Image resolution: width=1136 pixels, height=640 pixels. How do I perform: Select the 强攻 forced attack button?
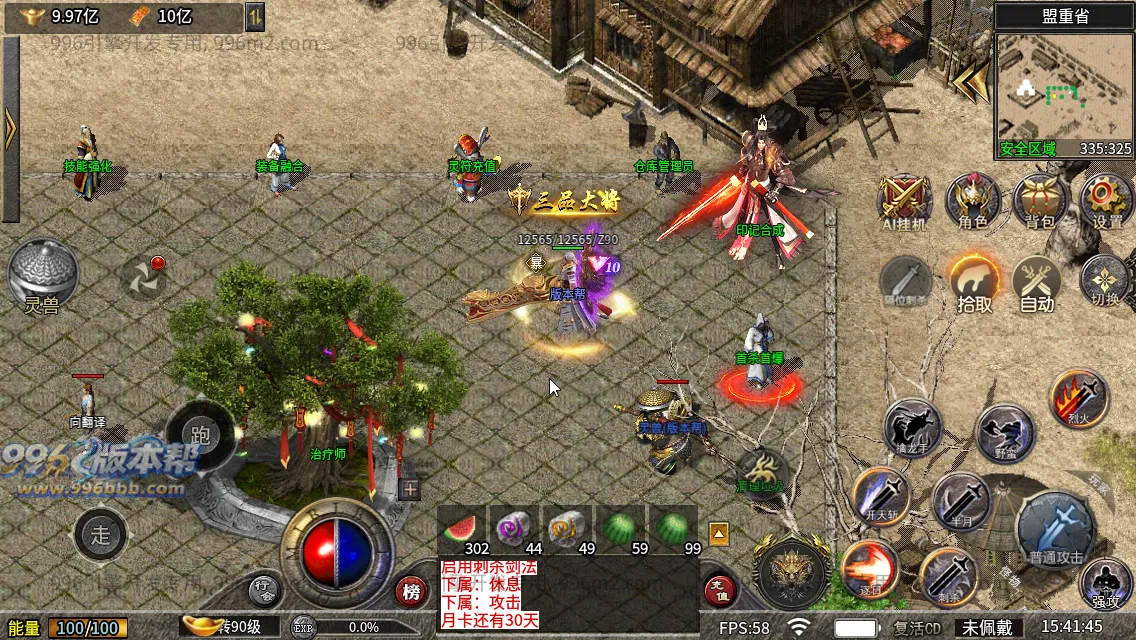tap(1106, 584)
